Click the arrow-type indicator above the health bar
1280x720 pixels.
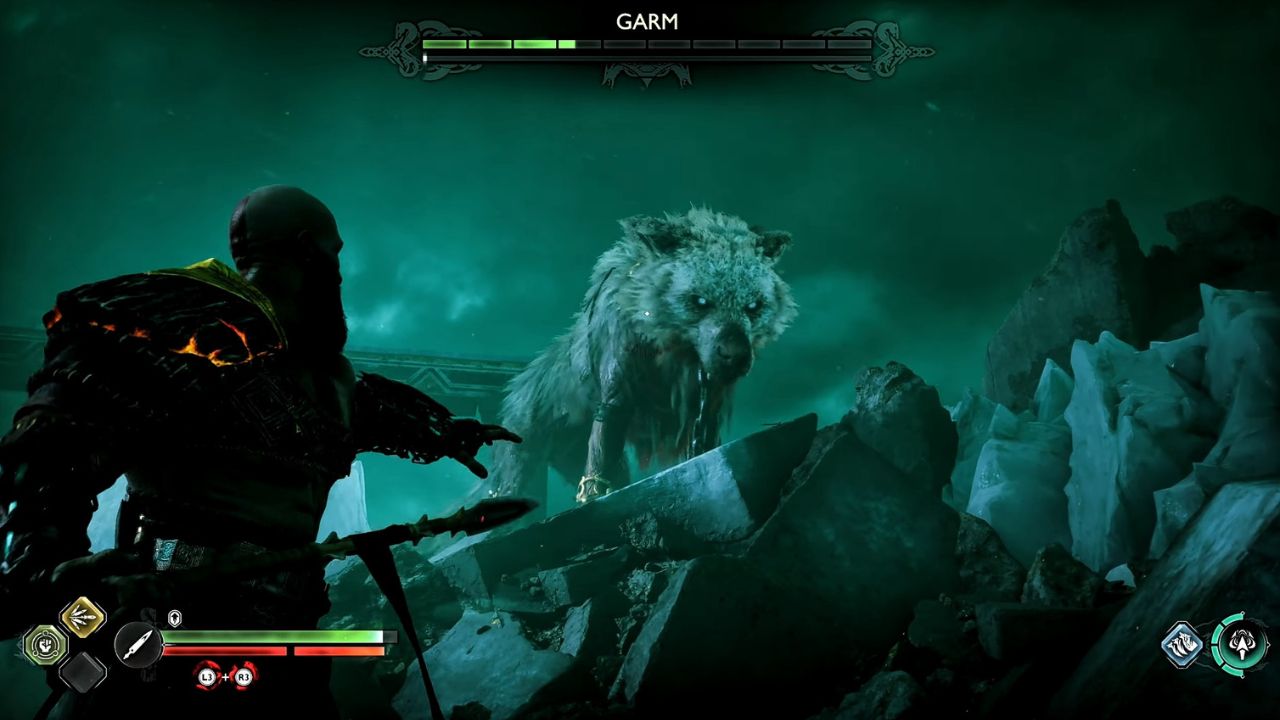click(x=174, y=617)
